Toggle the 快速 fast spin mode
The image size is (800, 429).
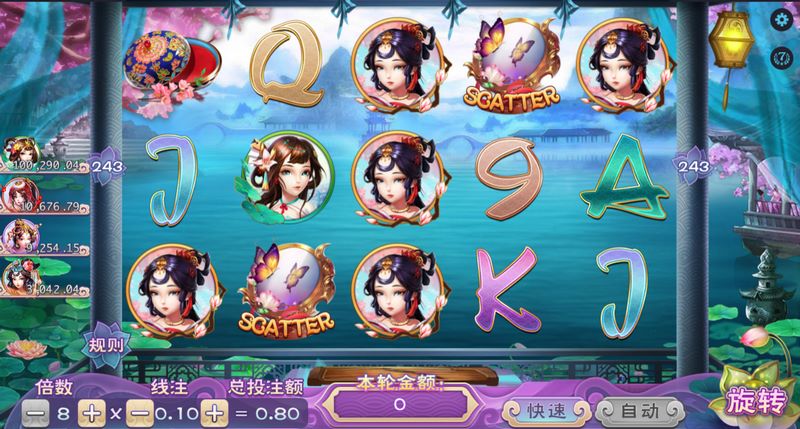coord(546,410)
